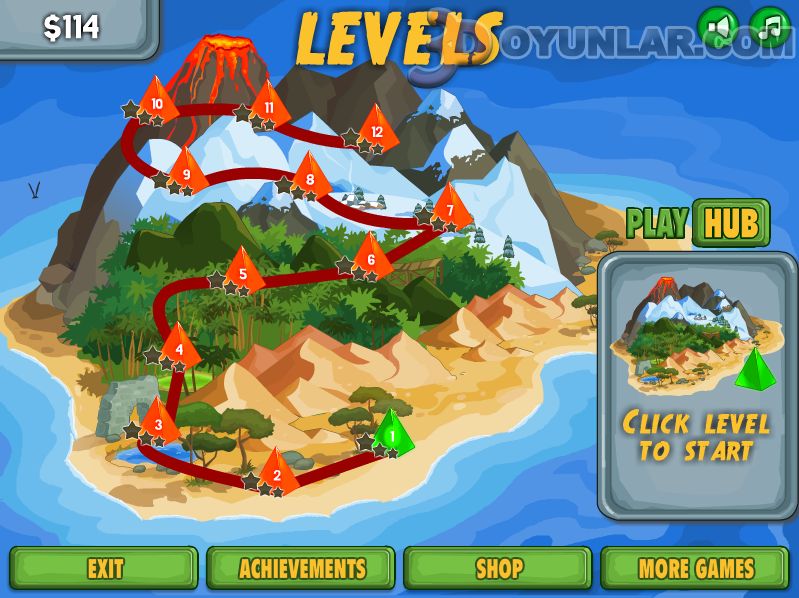Choose the level 5 marker
The width and height of the screenshot is (799, 598).
point(243,271)
